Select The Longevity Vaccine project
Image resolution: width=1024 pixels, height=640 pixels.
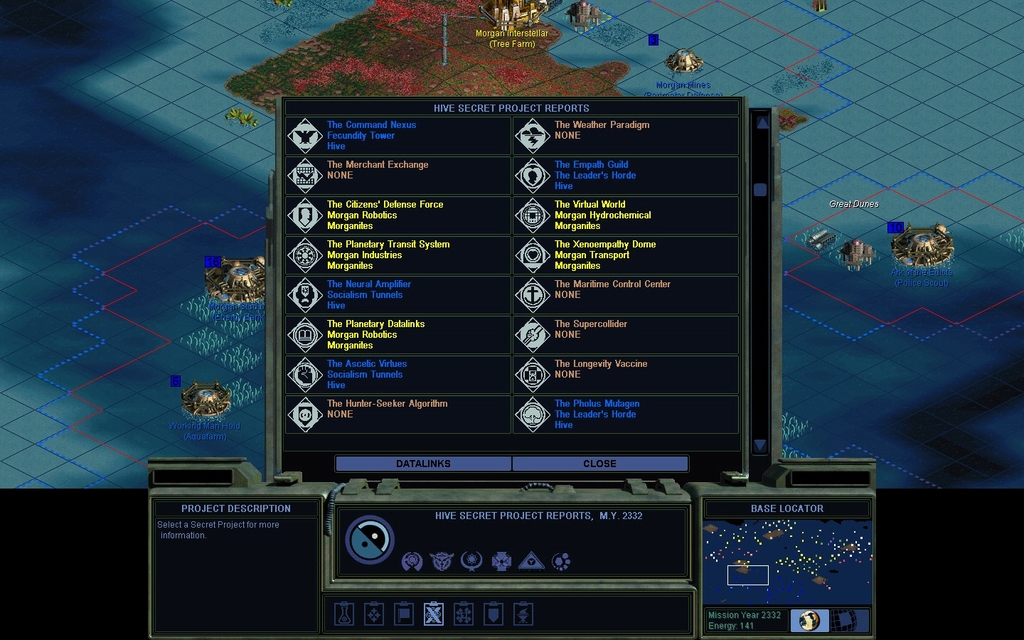pos(626,374)
